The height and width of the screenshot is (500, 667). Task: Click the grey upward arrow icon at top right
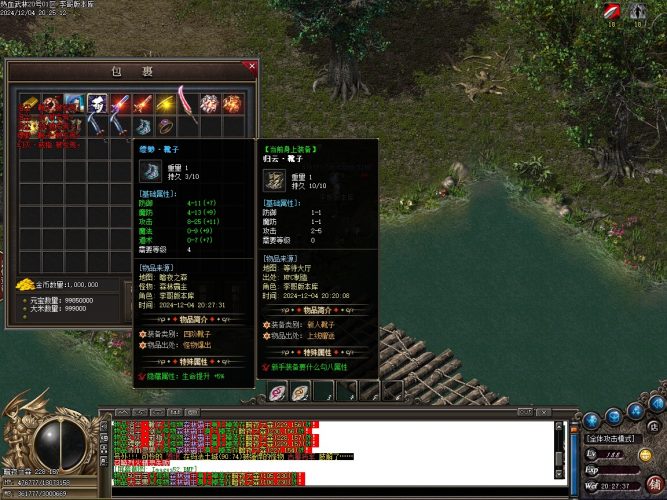coord(639,12)
